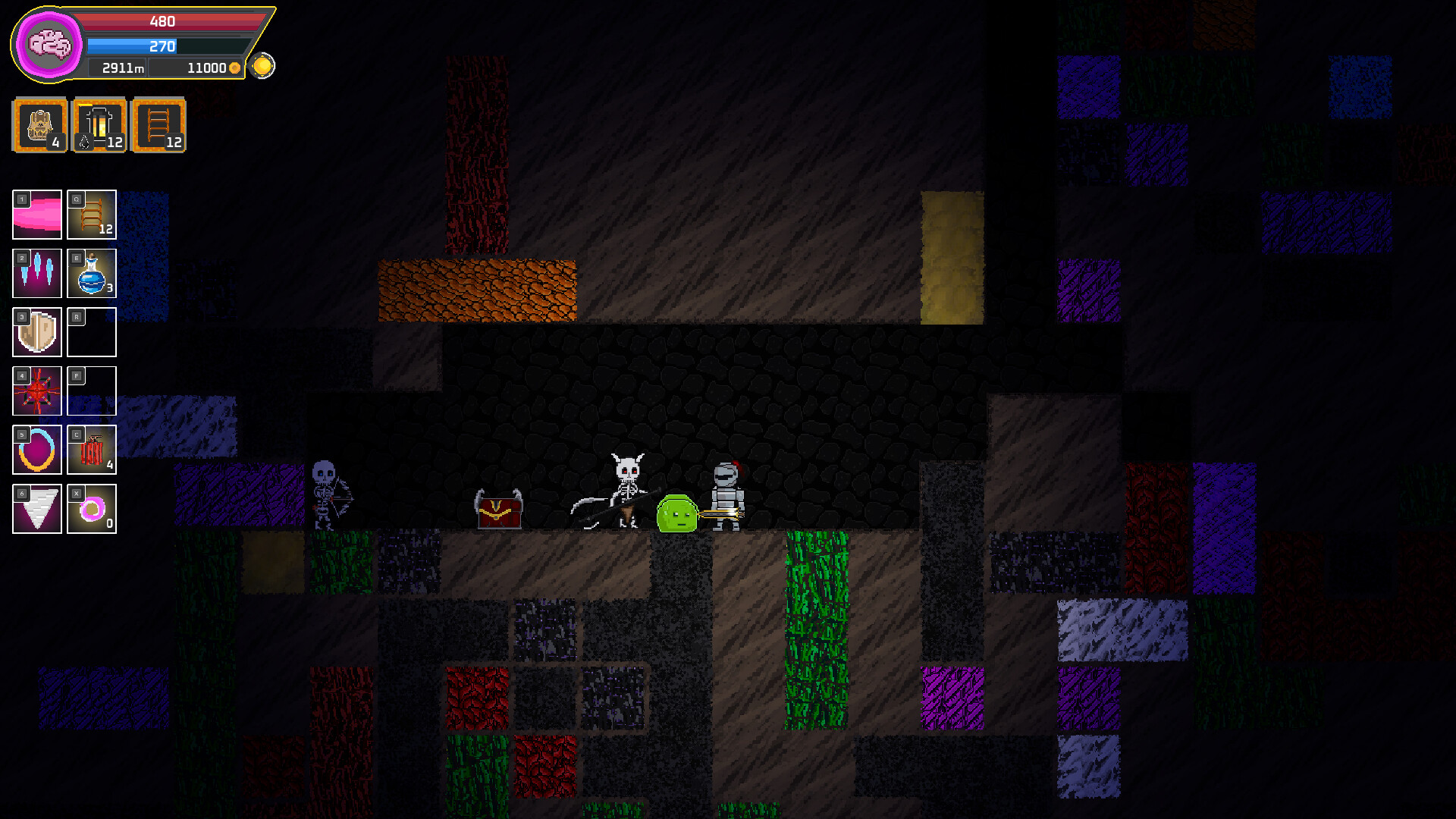
Task: Click the pink brain character portrait
Action: pyautogui.click(x=49, y=45)
